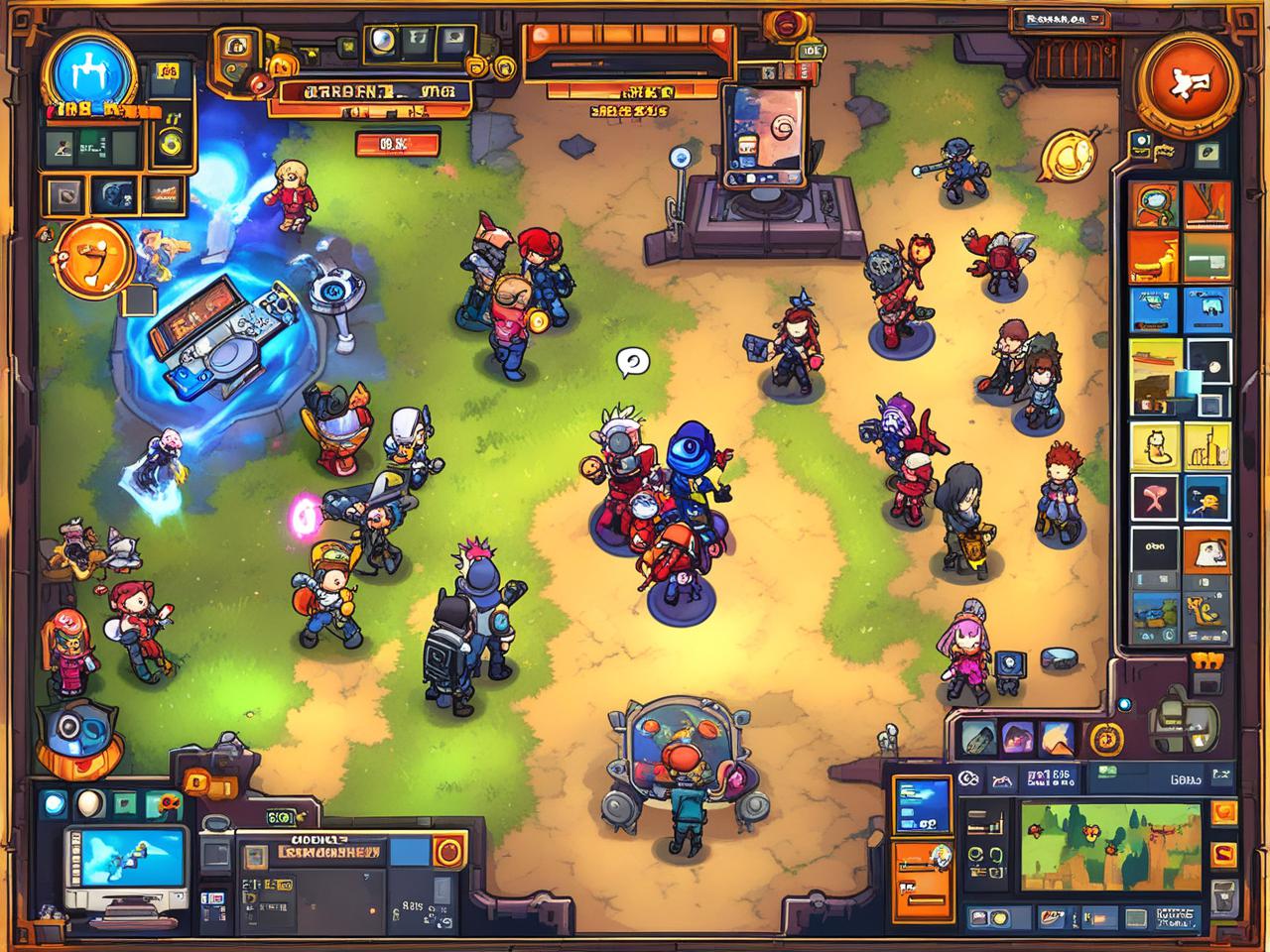Open the minimap in the bottom panel
Image resolution: width=1270 pixels, height=952 pixels.
click(1110, 843)
